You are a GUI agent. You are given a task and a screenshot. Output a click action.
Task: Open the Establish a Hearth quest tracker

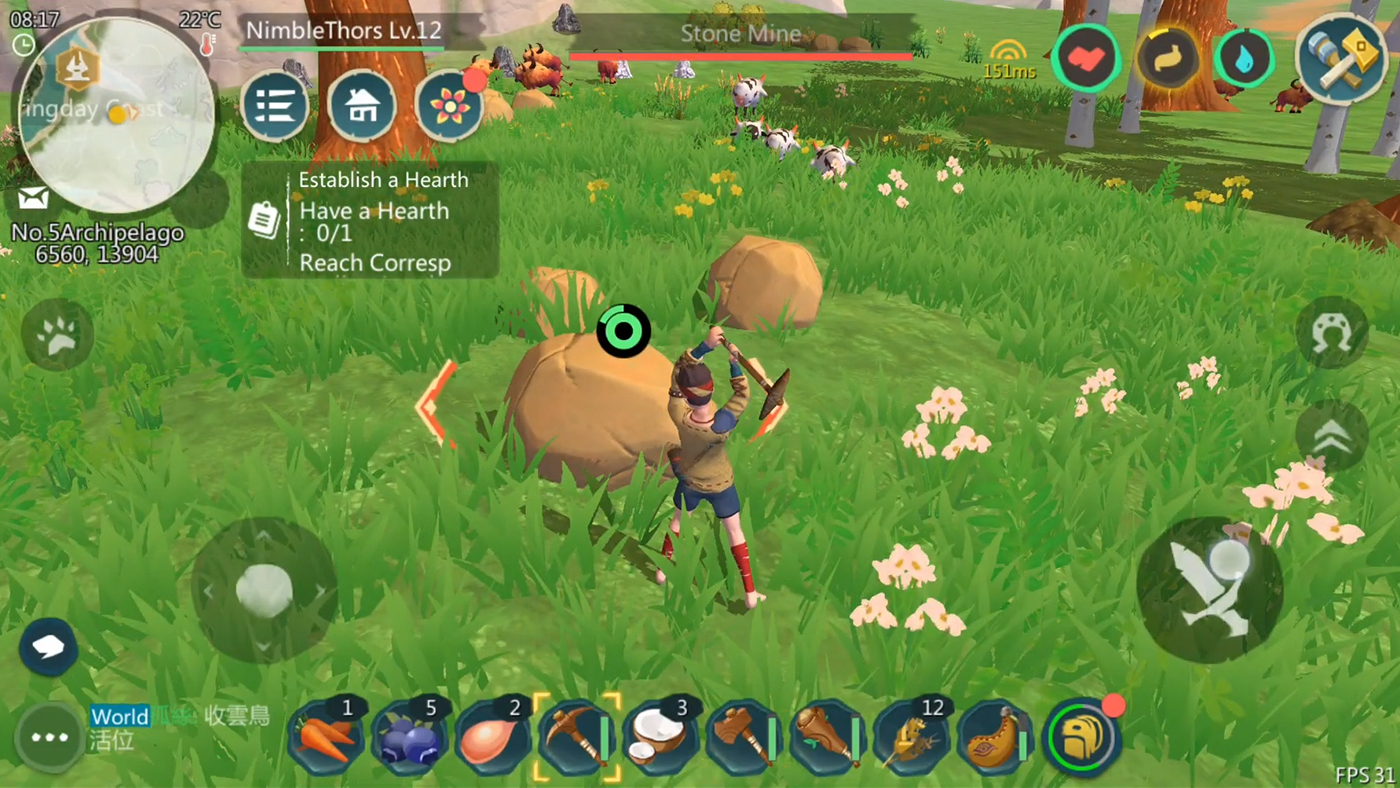[370, 220]
